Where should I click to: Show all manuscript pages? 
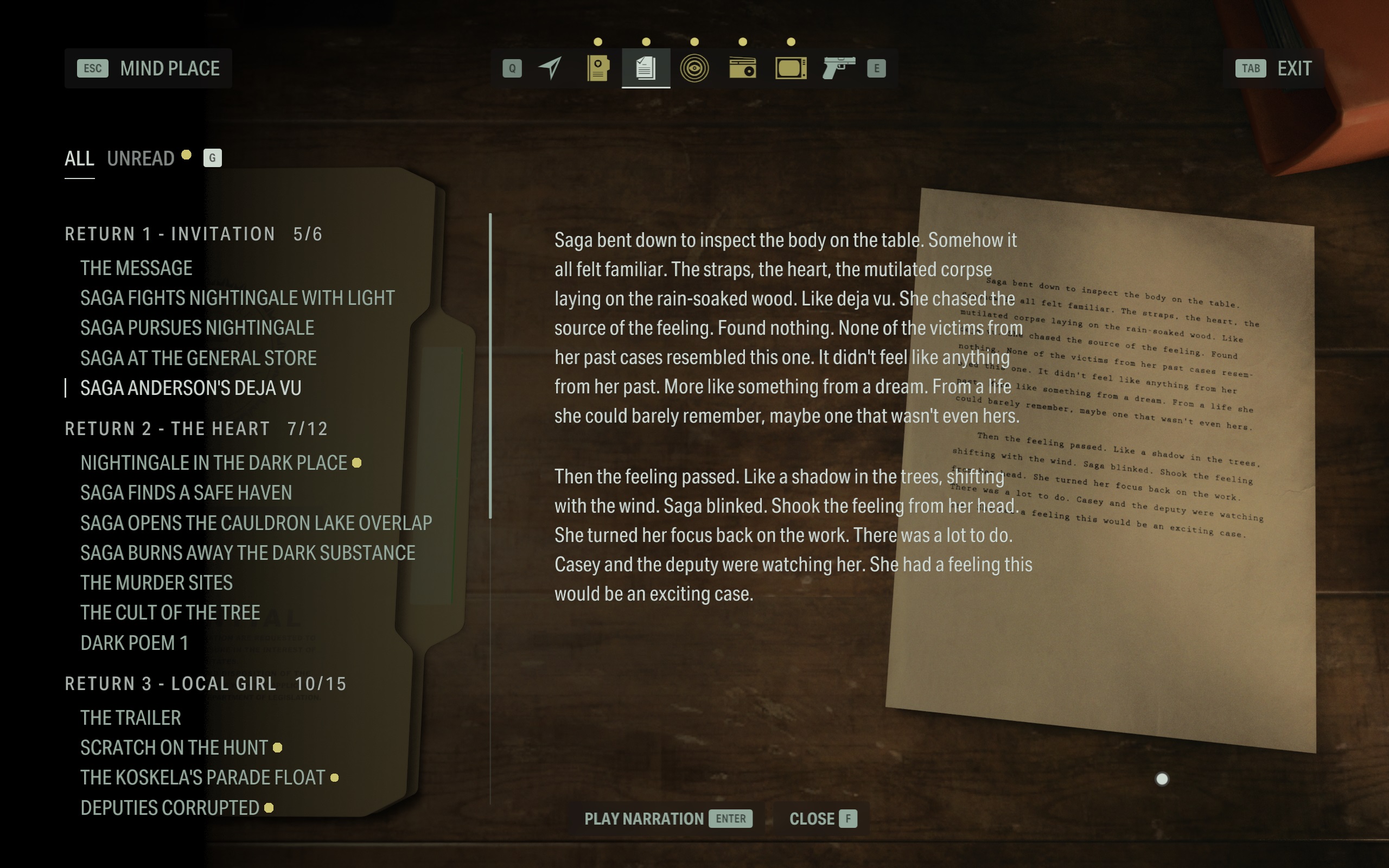tap(79, 158)
